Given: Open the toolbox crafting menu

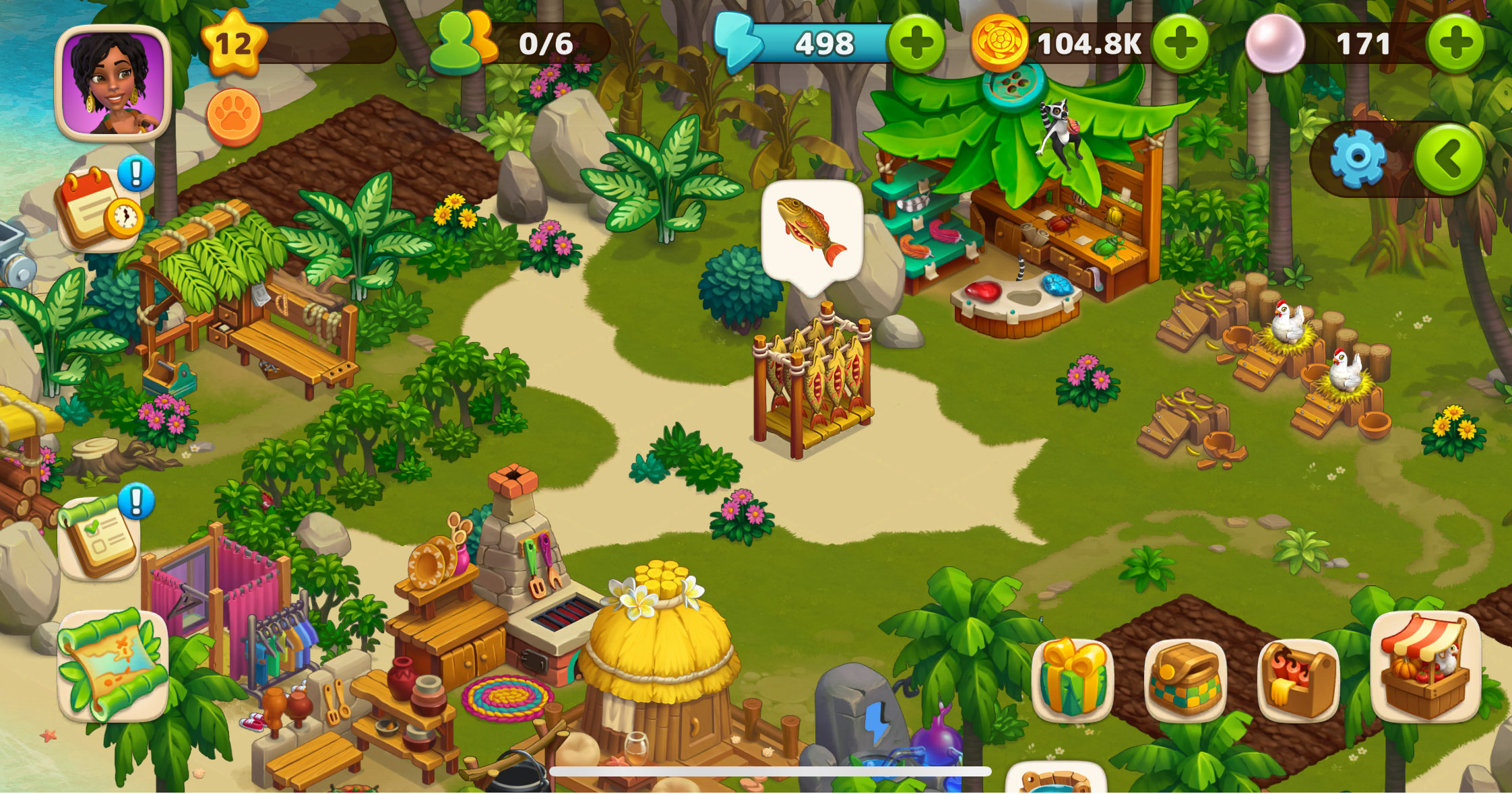Looking at the screenshot, I should (1298, 679).
